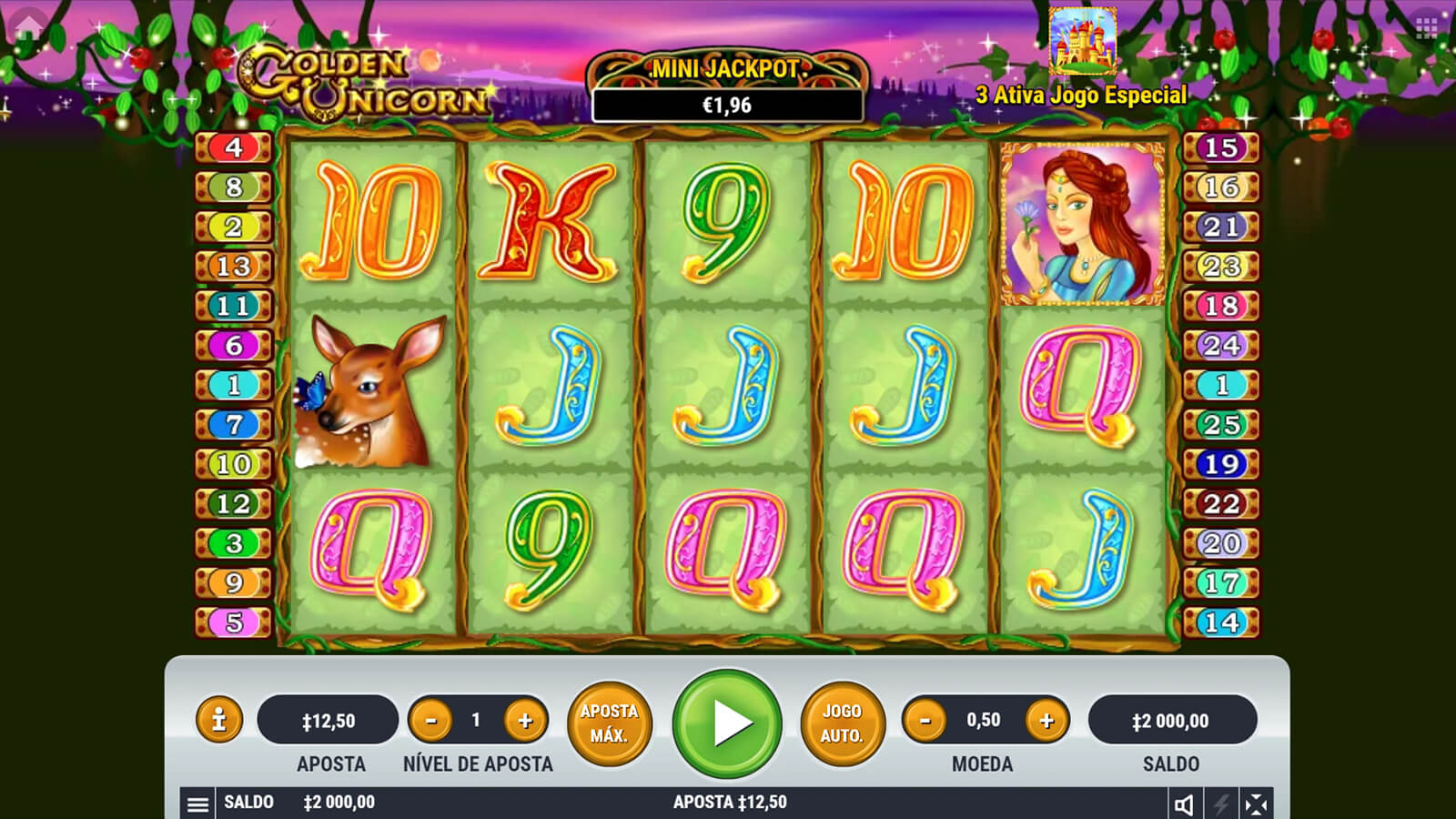Toggle the sound speaker icon
This screenshot has width=1456, height=819.
1184,804
